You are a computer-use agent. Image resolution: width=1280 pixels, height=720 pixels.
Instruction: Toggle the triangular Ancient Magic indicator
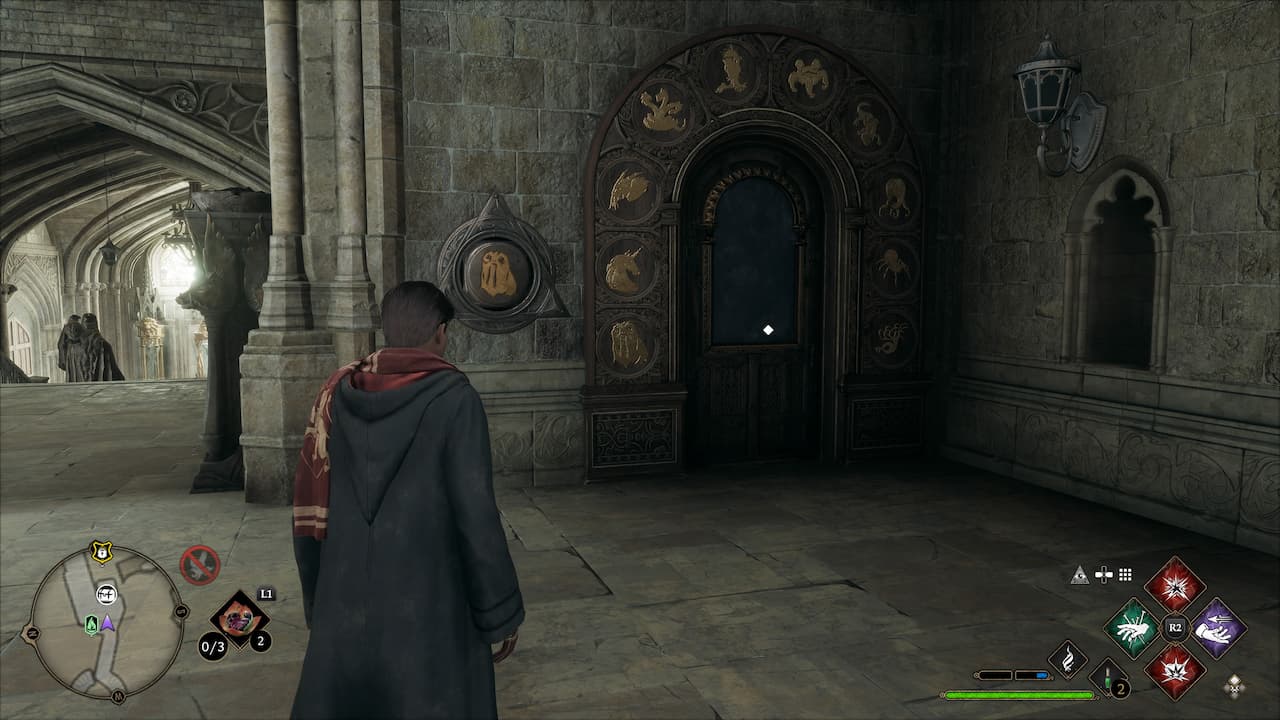click(1079, 575)
